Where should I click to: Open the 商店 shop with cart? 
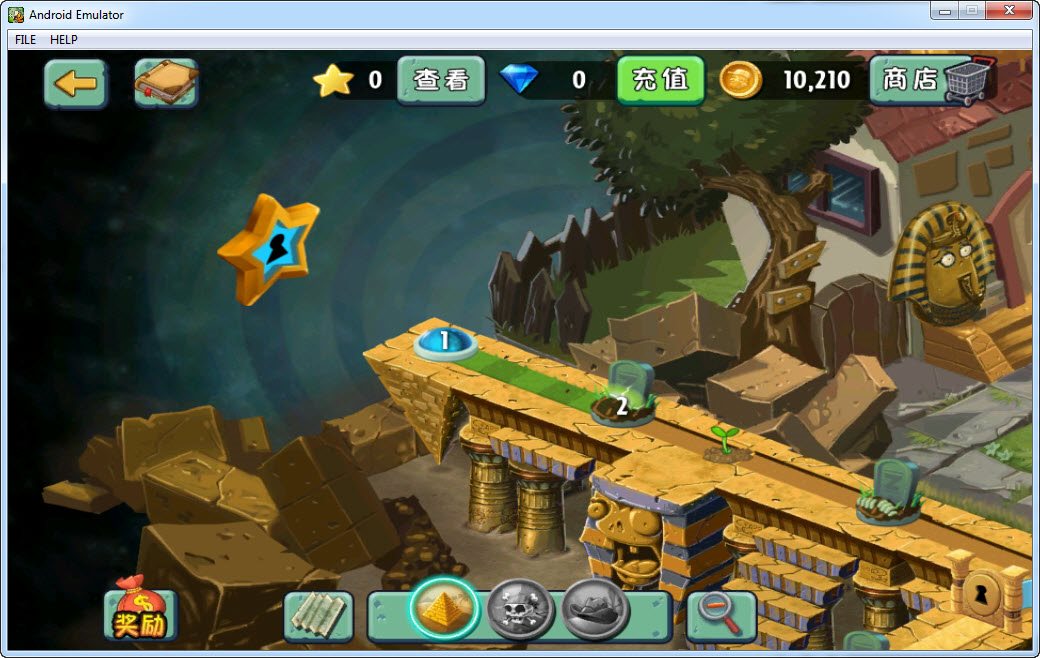[x=933, y=80]
